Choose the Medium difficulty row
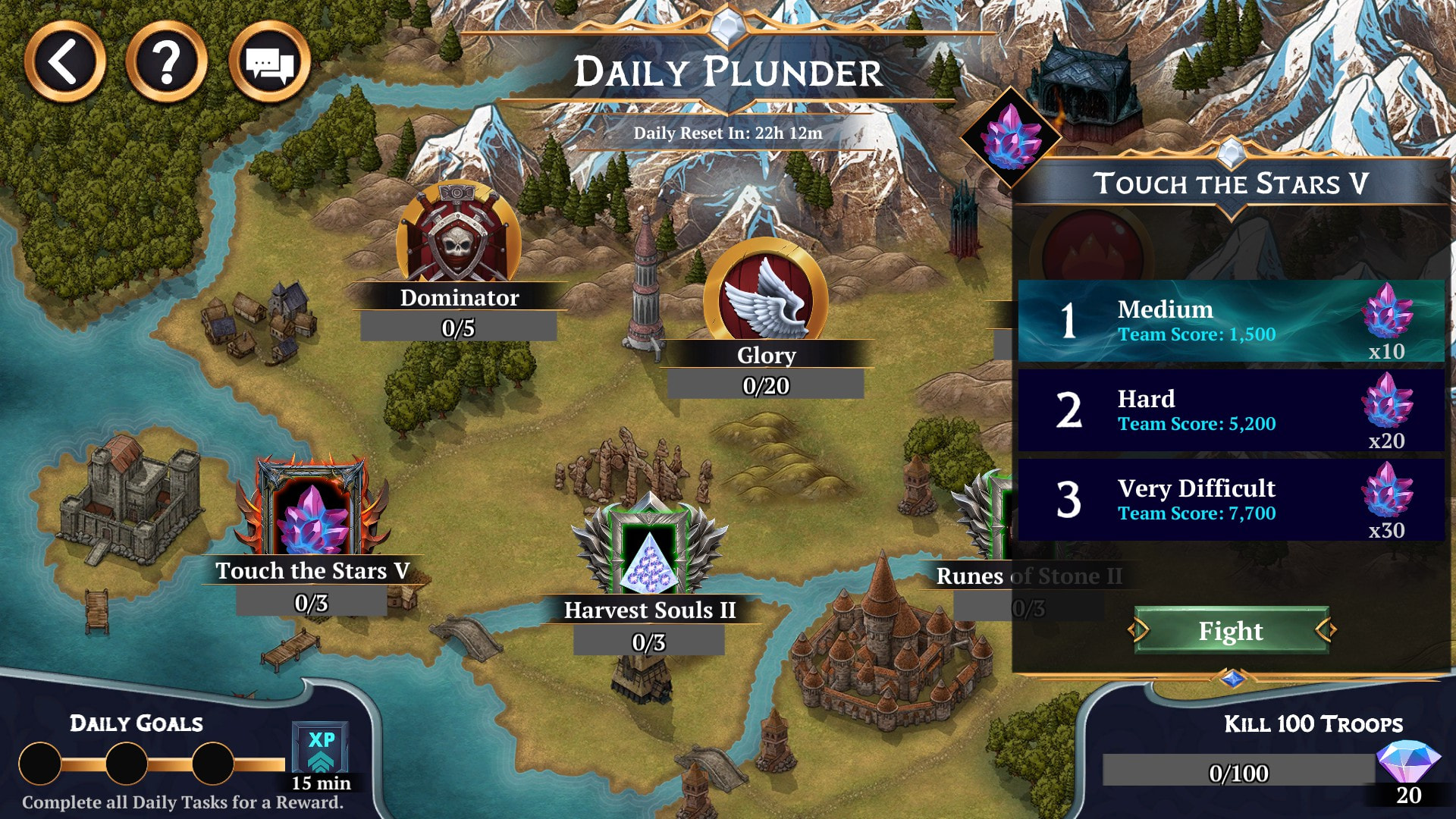Image resolution: width=1456 pixels, height=819 pixels. pos(1230,321)
